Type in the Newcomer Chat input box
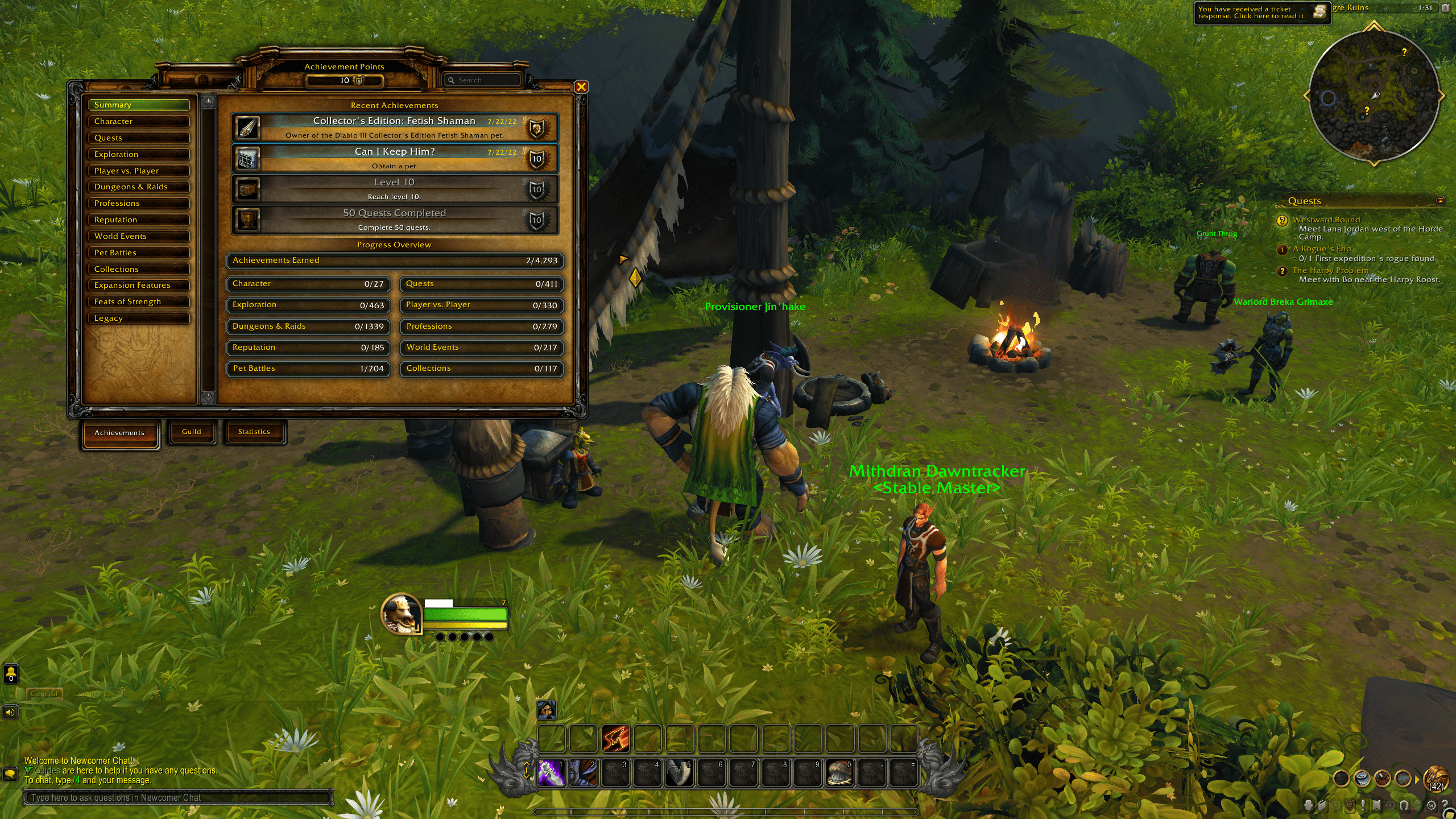 tap(177, 797)
